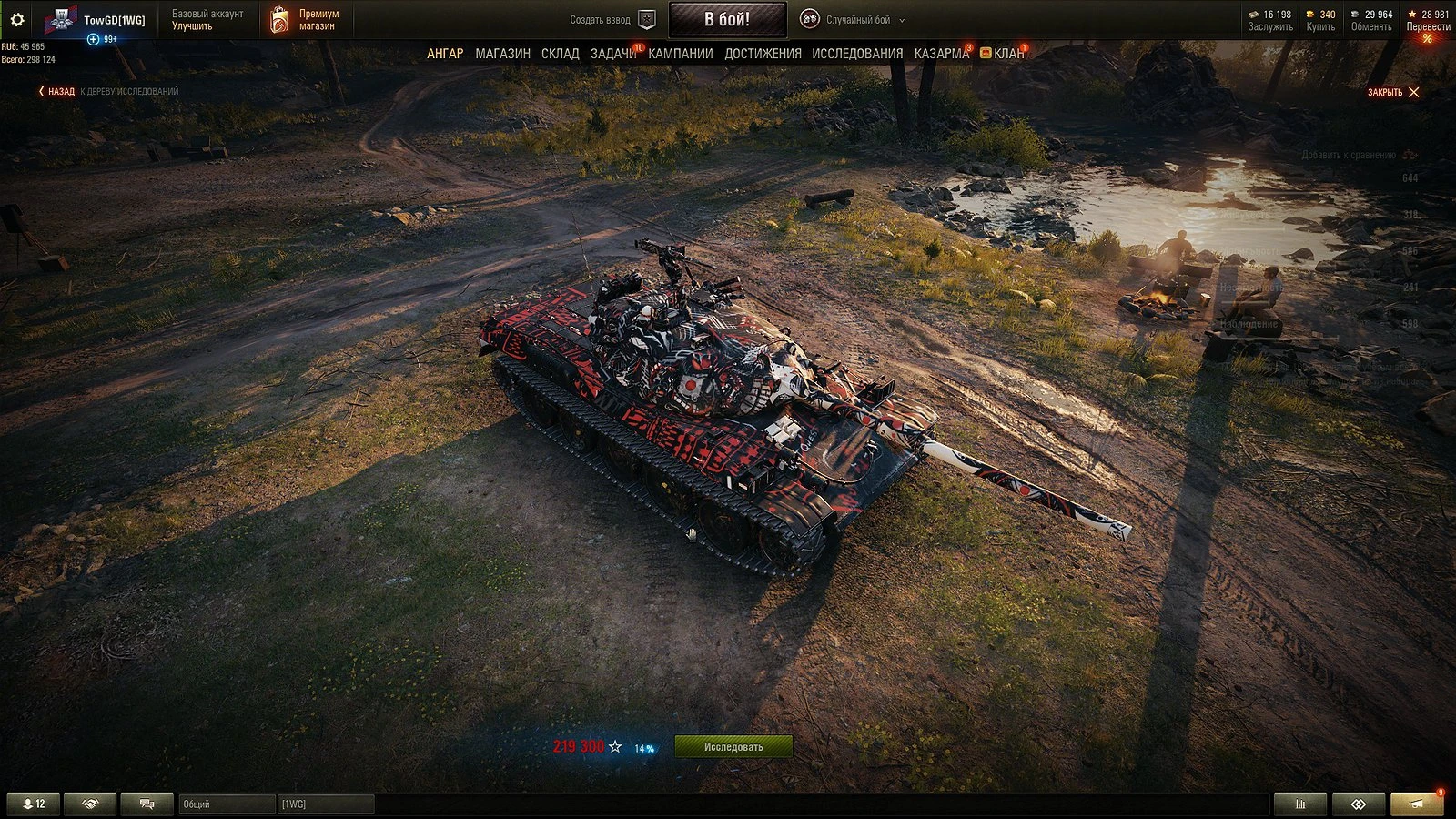This screenshot has height=819, width=1456.
Task: Open the ИССЛЕДОВАНИЯ tab
Action: click(855, 54)
